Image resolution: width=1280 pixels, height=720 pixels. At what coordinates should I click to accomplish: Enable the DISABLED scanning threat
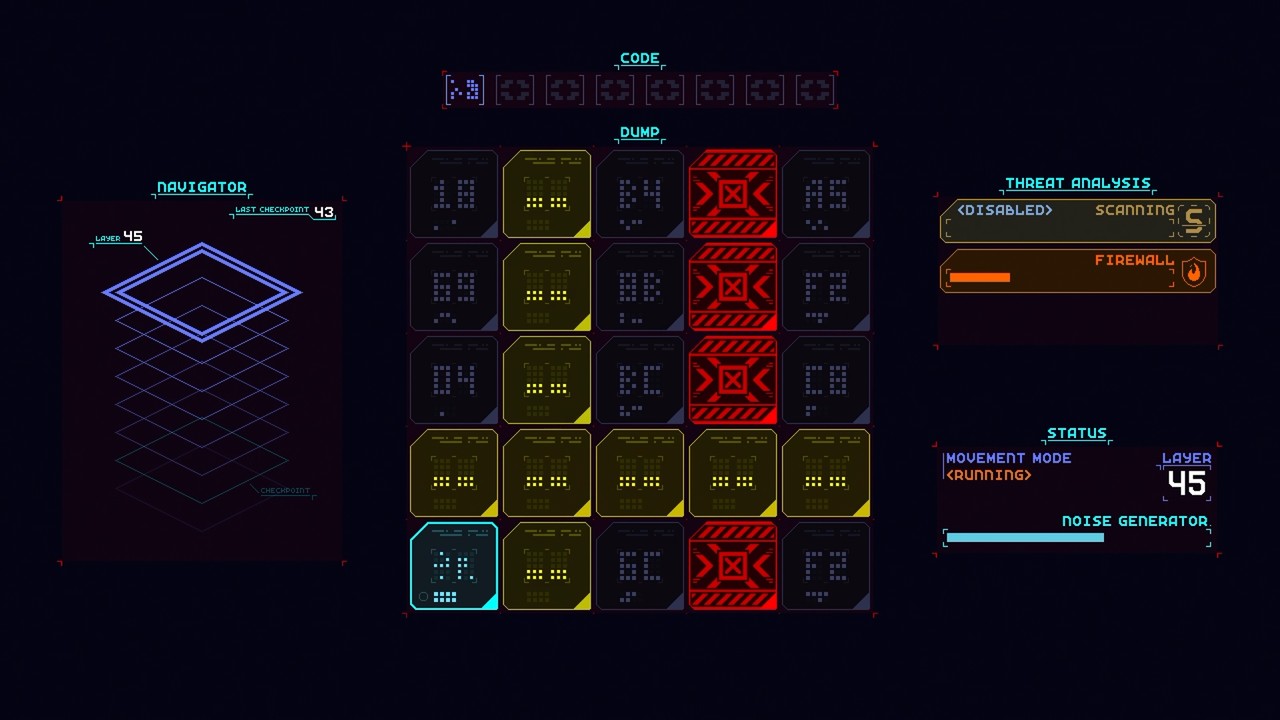coord(1003,211)
